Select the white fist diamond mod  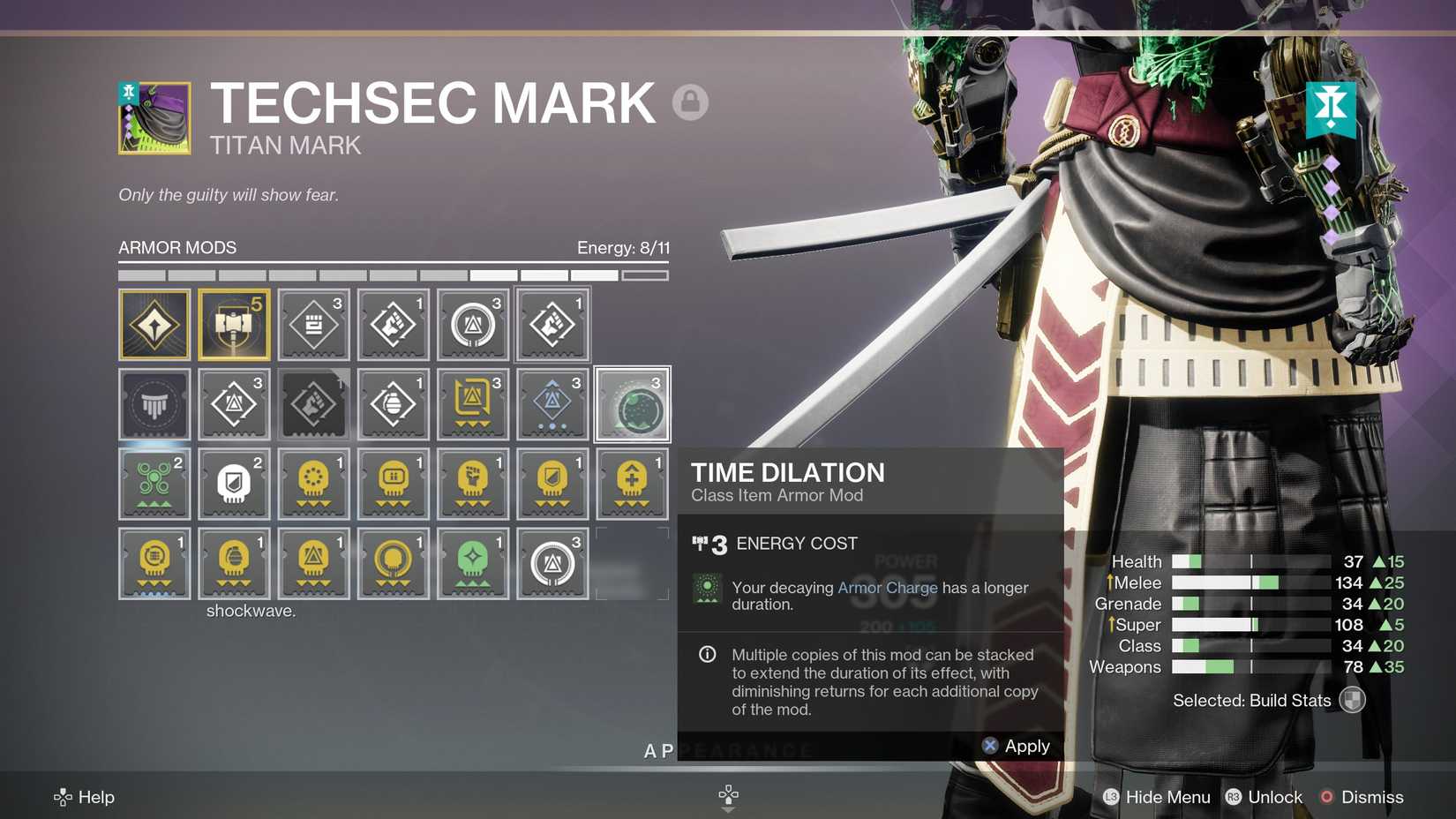[x=393, y=325]
